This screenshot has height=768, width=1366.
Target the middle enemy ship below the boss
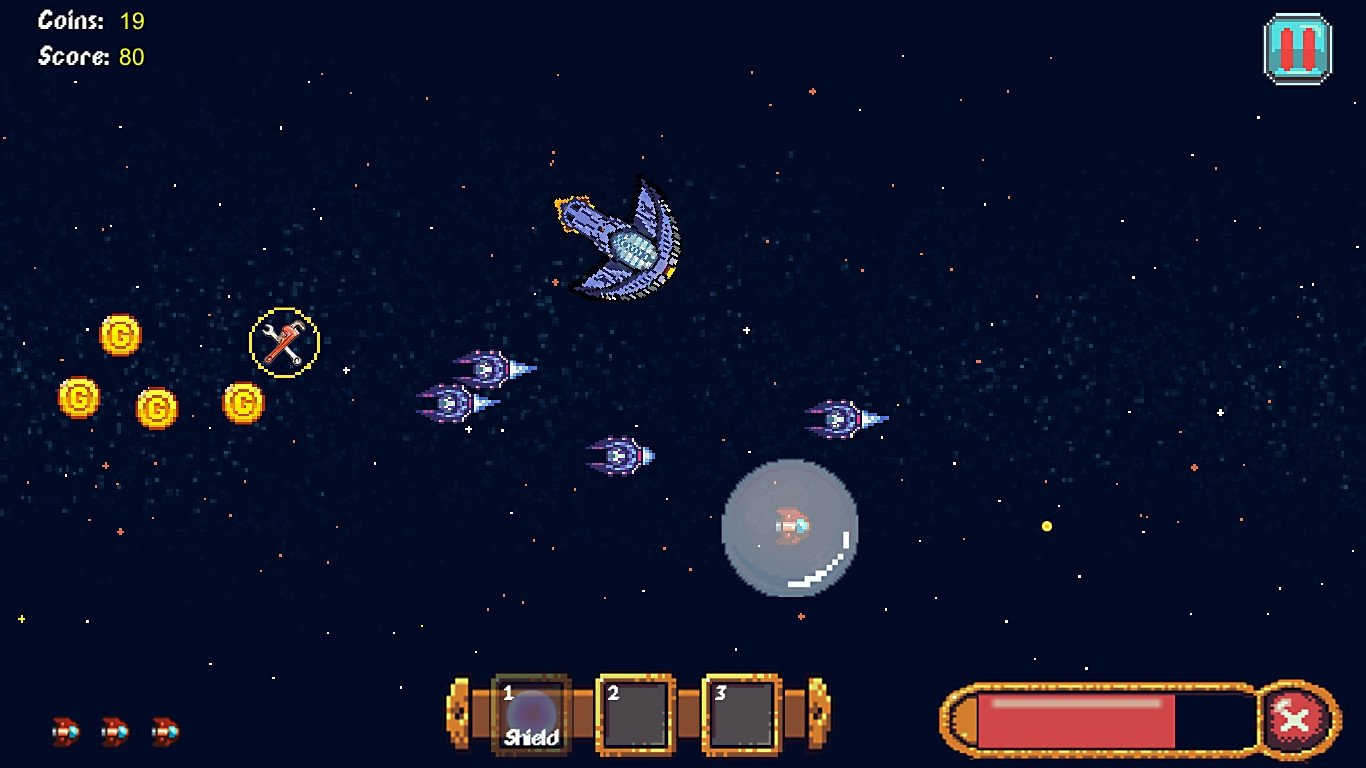(620, 453)
